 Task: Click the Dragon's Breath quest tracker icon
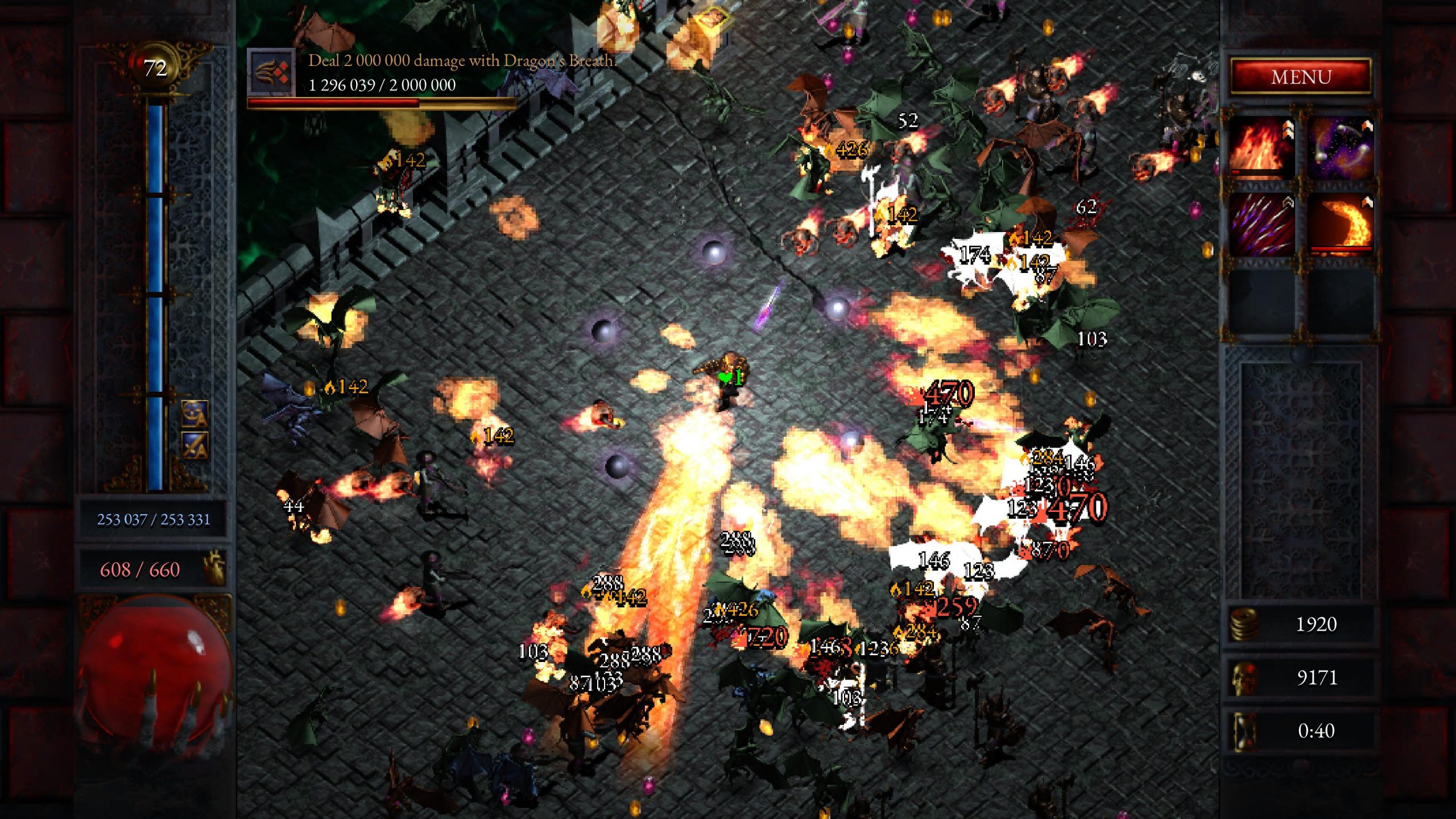coord(271,72)
